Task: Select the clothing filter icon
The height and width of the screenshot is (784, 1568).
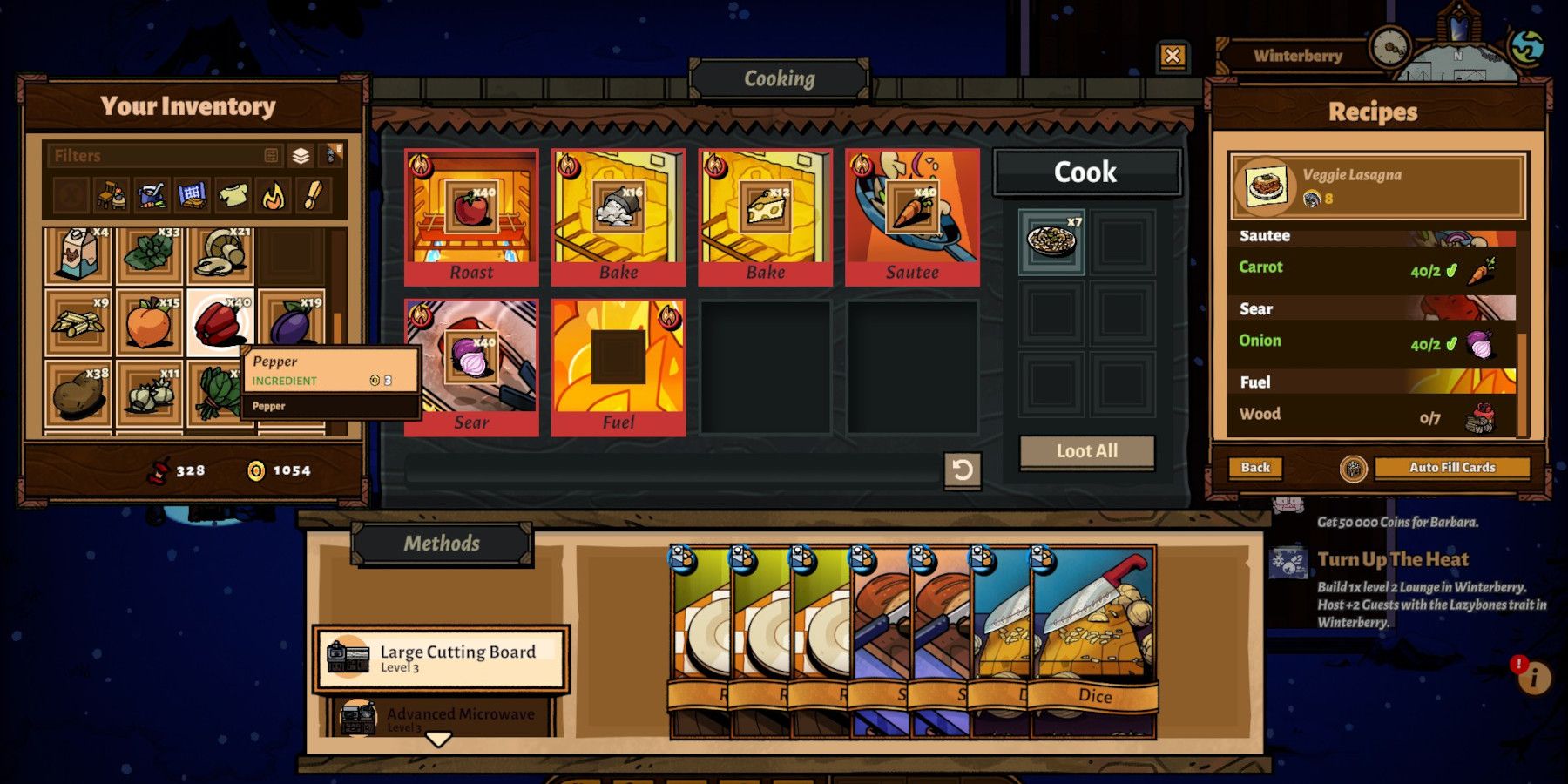Action: click(233, 196)
